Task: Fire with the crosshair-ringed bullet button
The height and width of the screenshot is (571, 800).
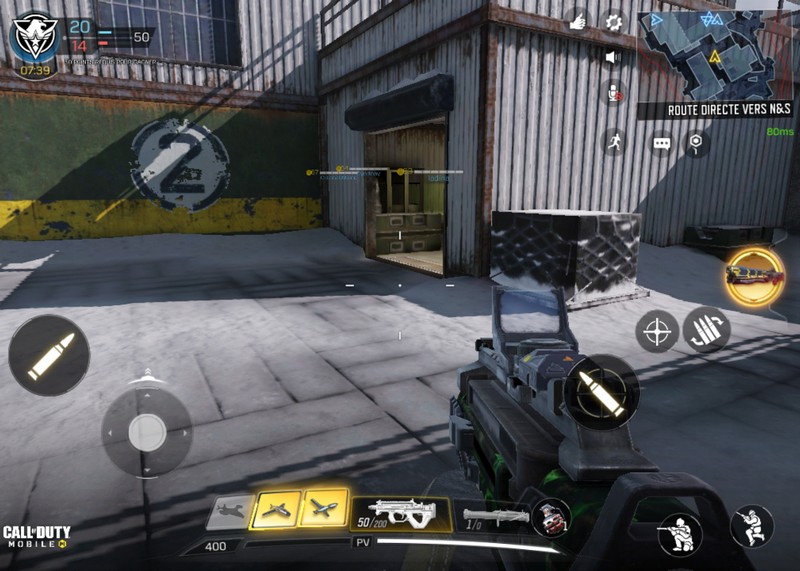Action: pos(602,391)
